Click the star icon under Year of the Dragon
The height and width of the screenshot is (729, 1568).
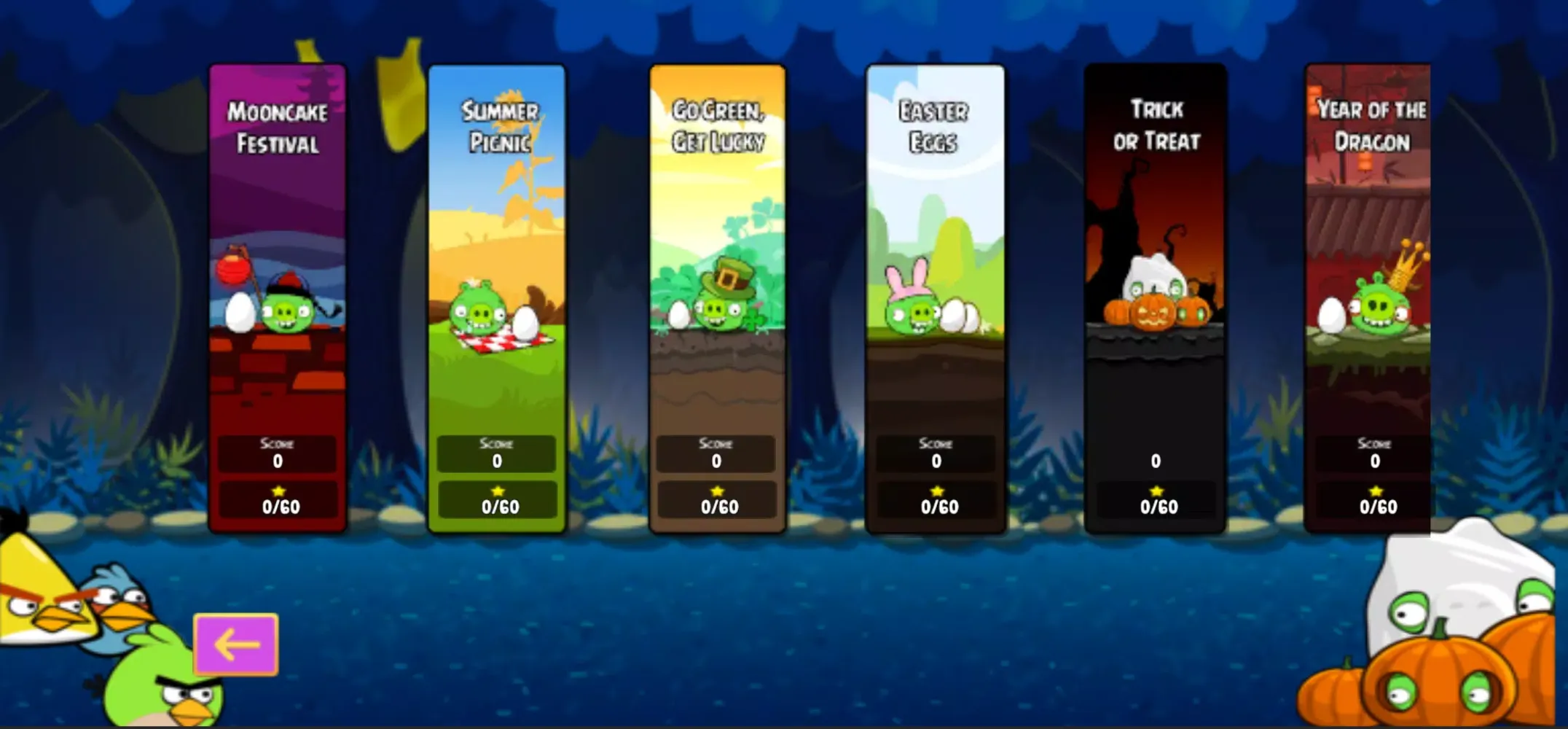click(1374, 489)
